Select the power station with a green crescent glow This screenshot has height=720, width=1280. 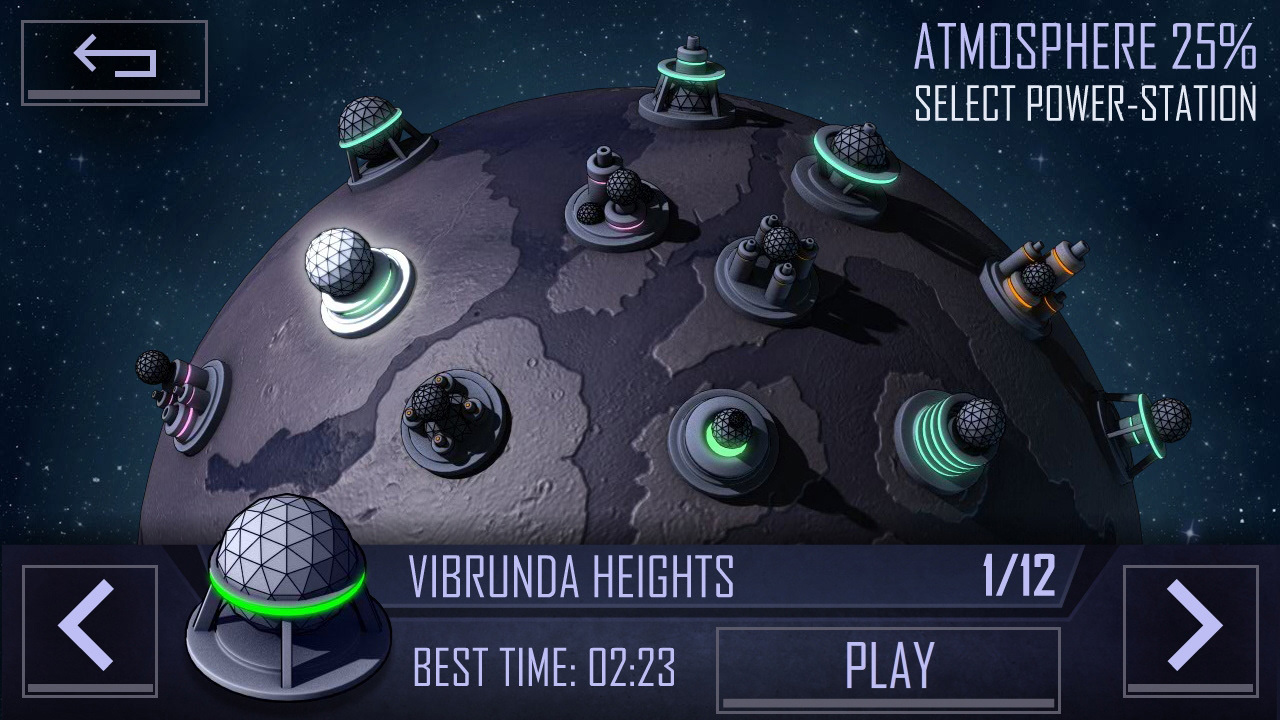coord(724,438)
